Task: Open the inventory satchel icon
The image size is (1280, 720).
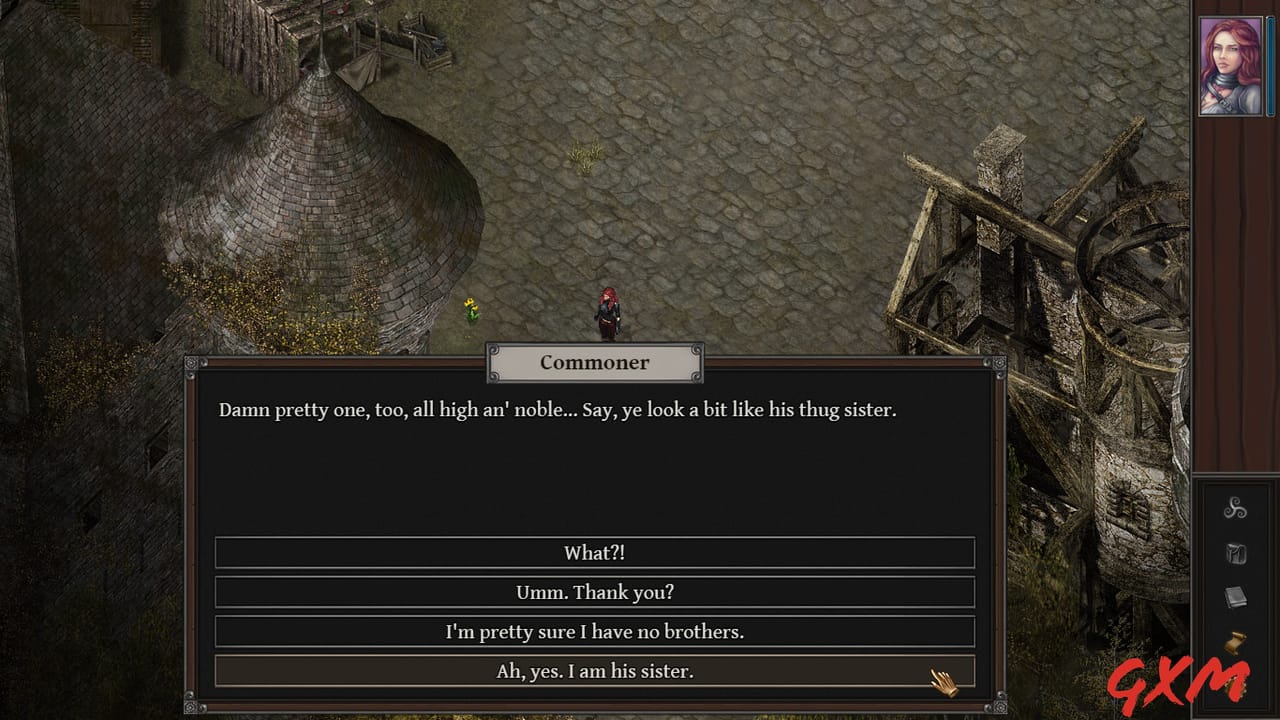Action: [x=1235, y=552]
